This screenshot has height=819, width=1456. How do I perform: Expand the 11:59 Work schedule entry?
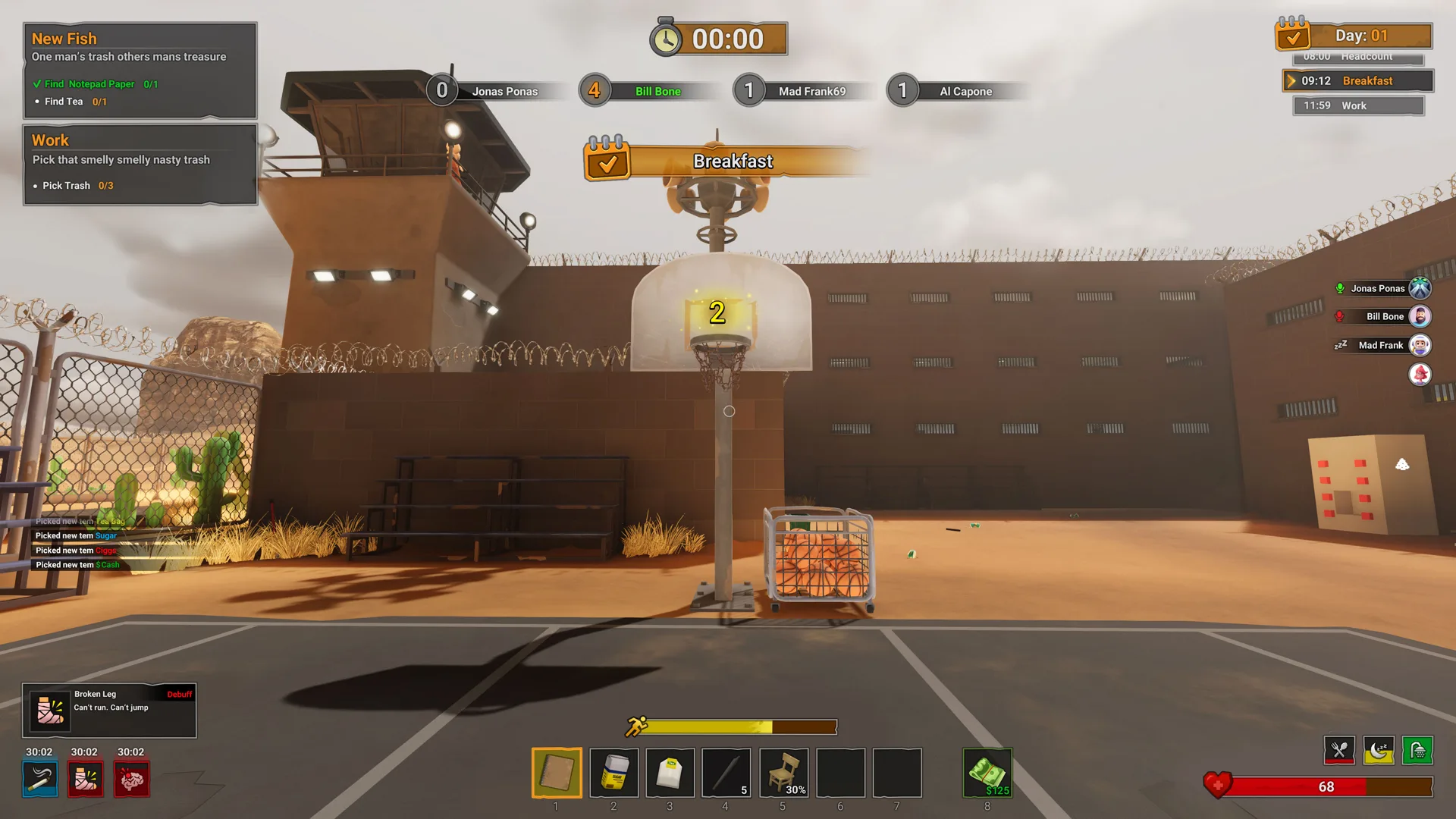(x=1357, y=105)
